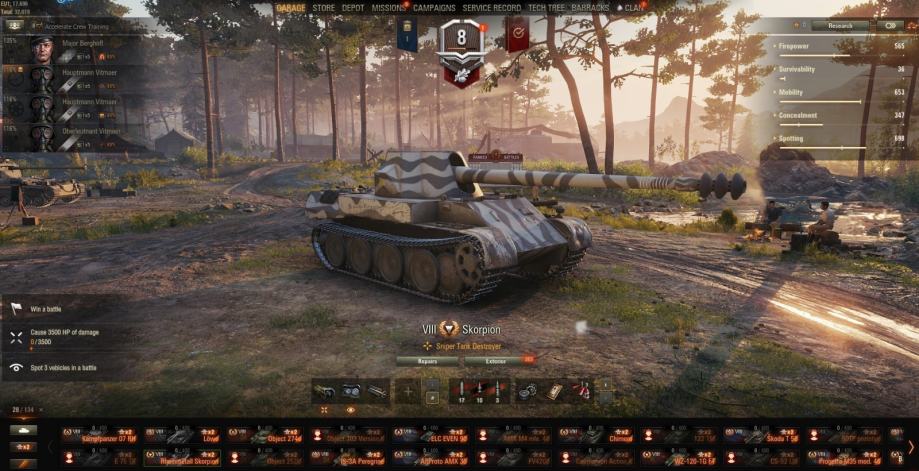Open the tier 8 battle pass badge
The width and height of the screenshot is (919, 471).
pos(461,40)
